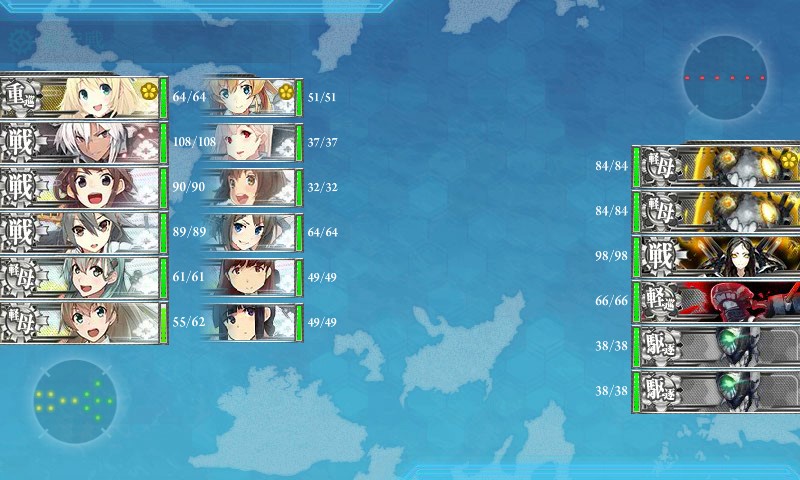Select the pale-haired escort portrait with 37/37 HP
Screen dimensions: 800x480
(250, 142)
